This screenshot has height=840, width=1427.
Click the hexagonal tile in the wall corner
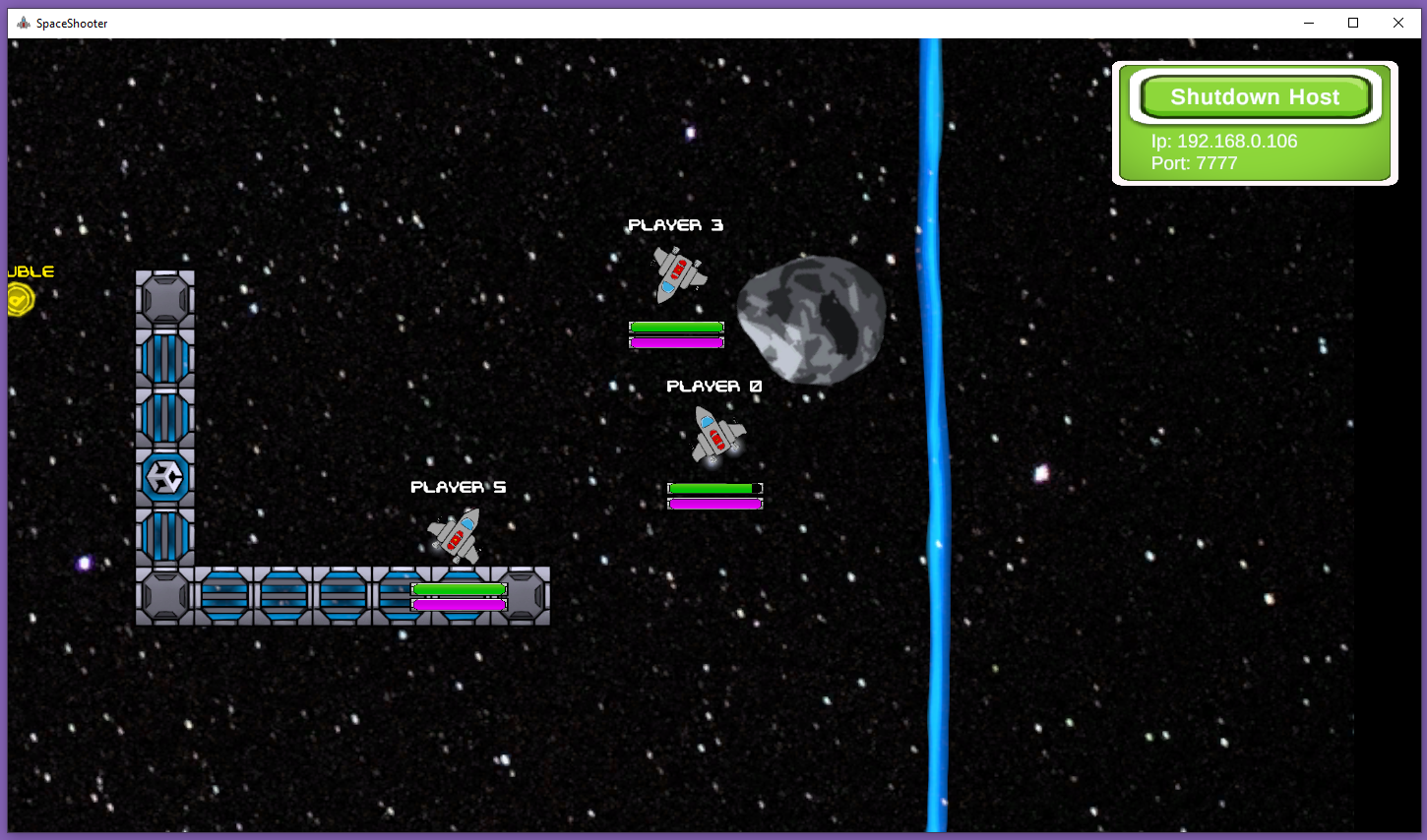click(165, 477)
